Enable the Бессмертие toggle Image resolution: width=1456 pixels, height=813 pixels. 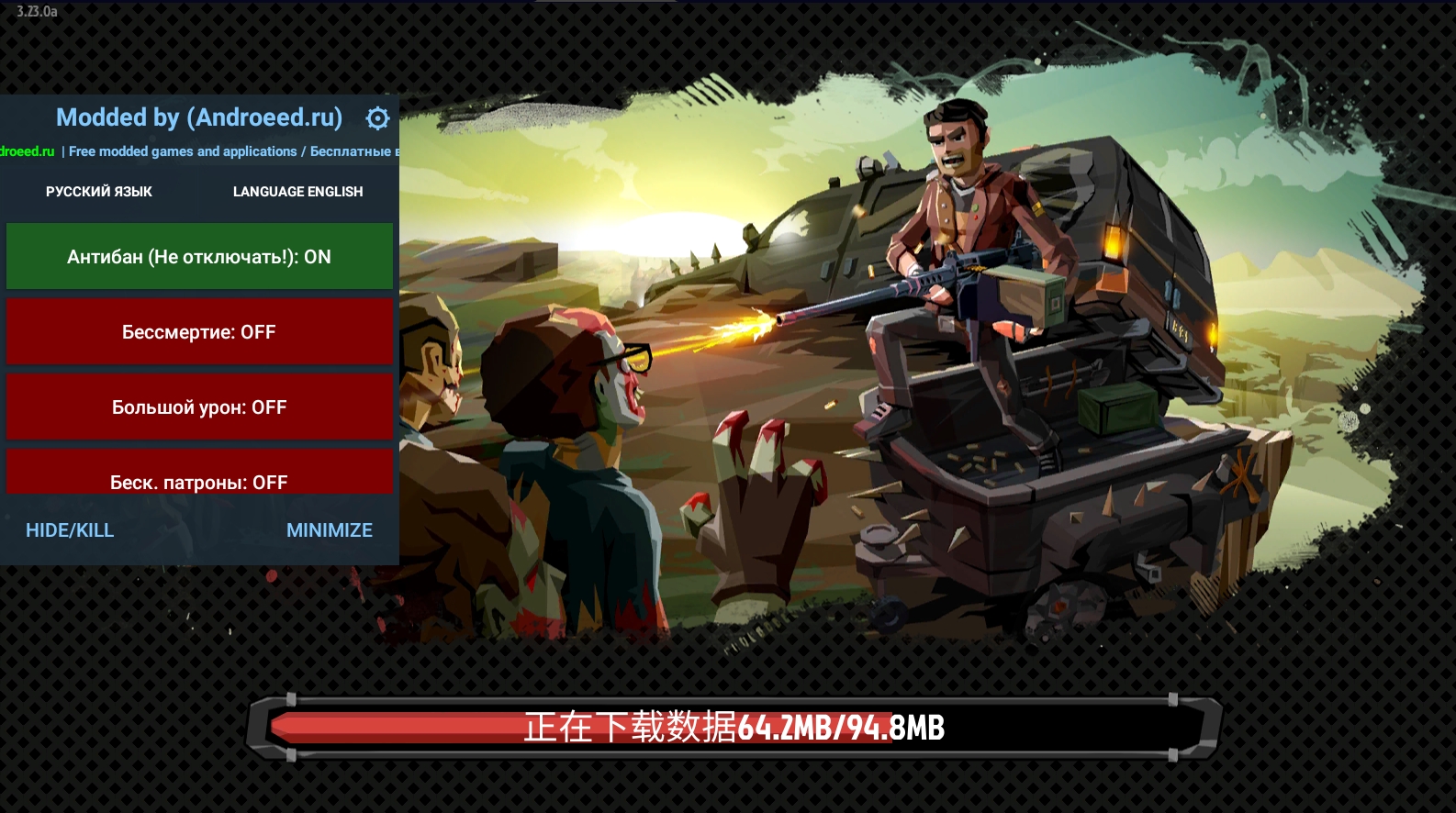[x=199, y=332]
